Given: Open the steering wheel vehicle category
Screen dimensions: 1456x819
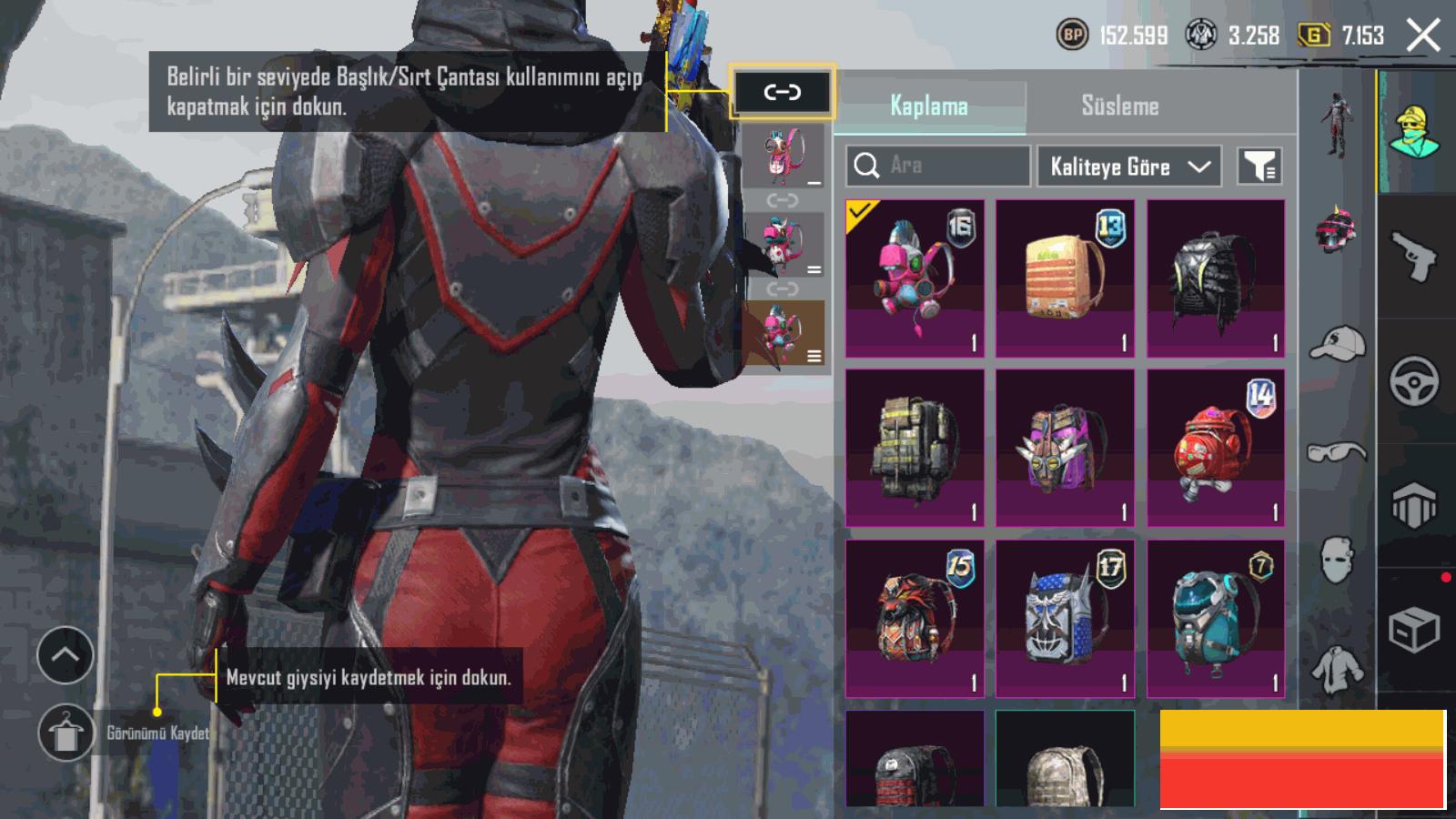Looking at the screenshot, I should point(1413,380).
